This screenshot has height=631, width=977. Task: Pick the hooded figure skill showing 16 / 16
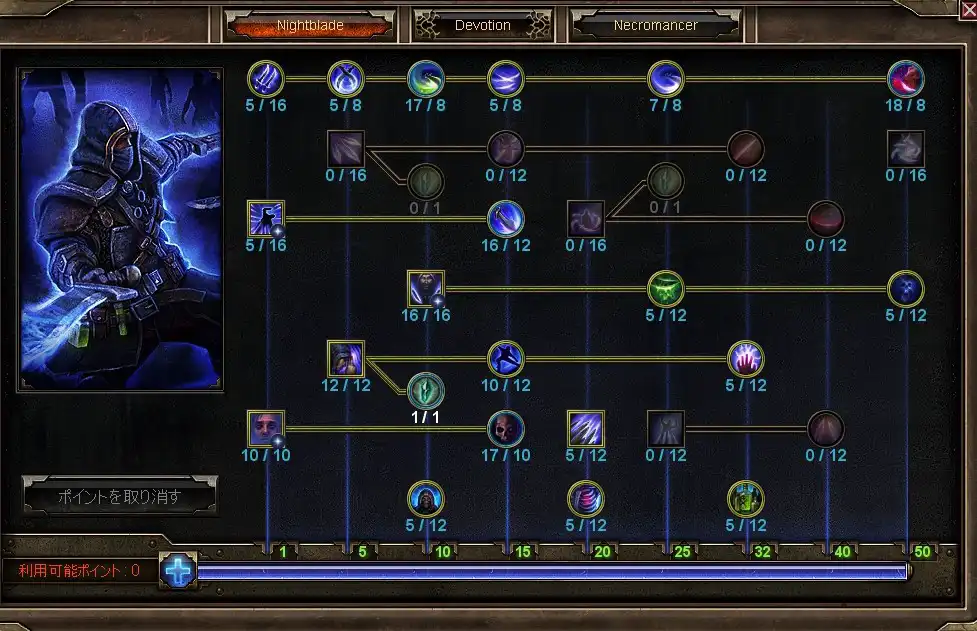[426, 289]
